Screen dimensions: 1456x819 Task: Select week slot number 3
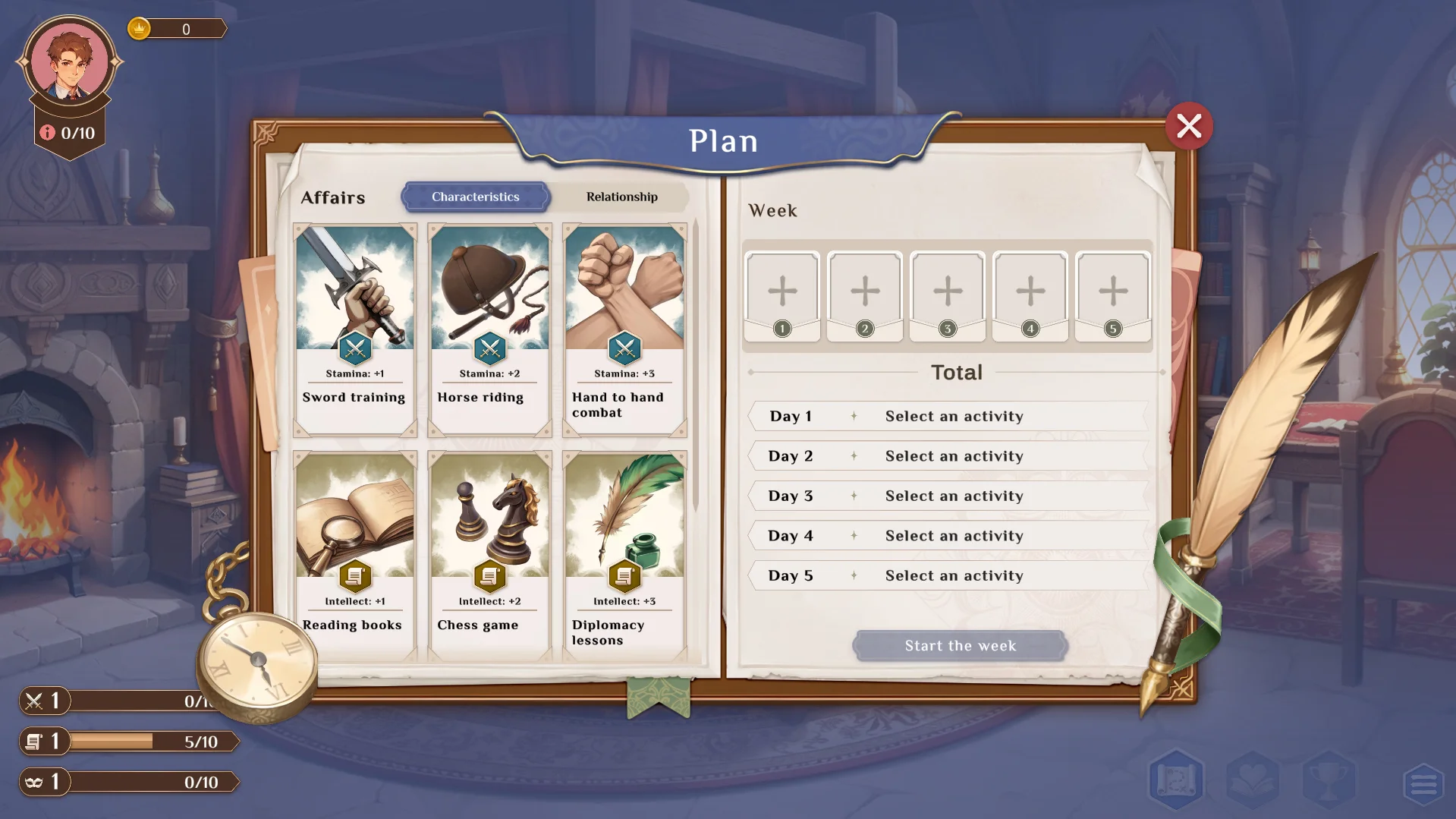(948, 296)
